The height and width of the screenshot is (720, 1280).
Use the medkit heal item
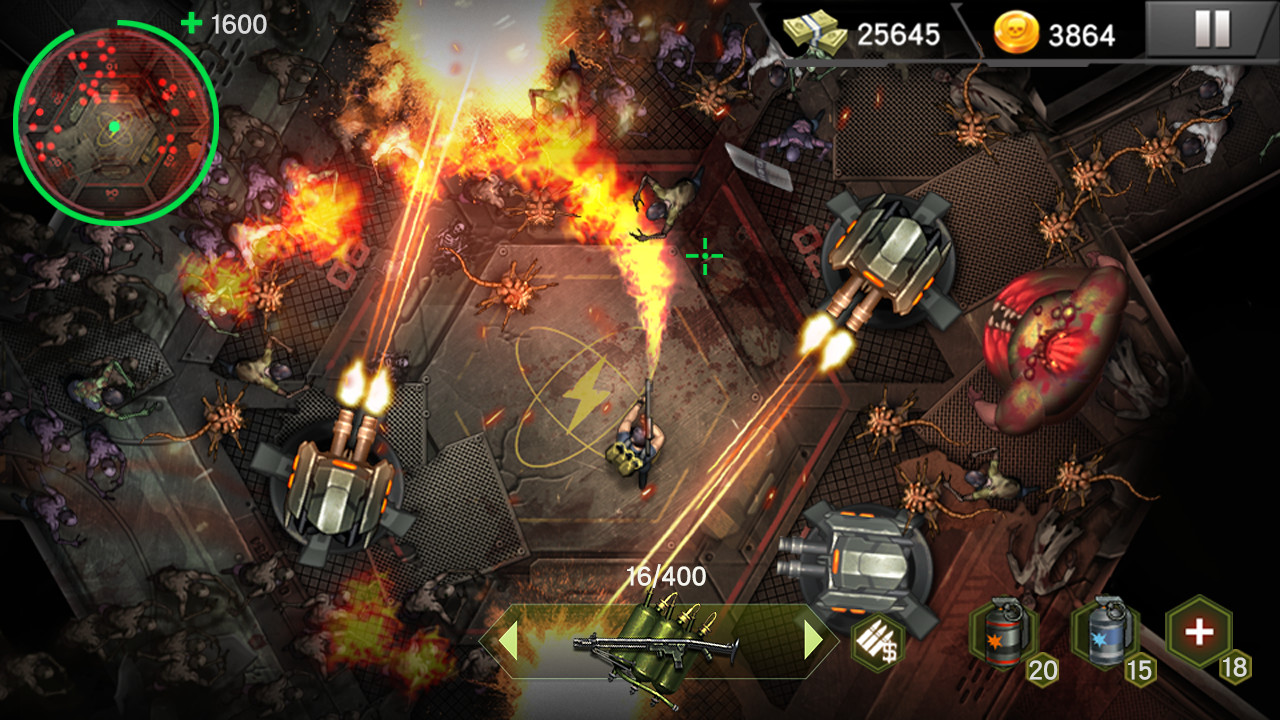point(1198,631)
